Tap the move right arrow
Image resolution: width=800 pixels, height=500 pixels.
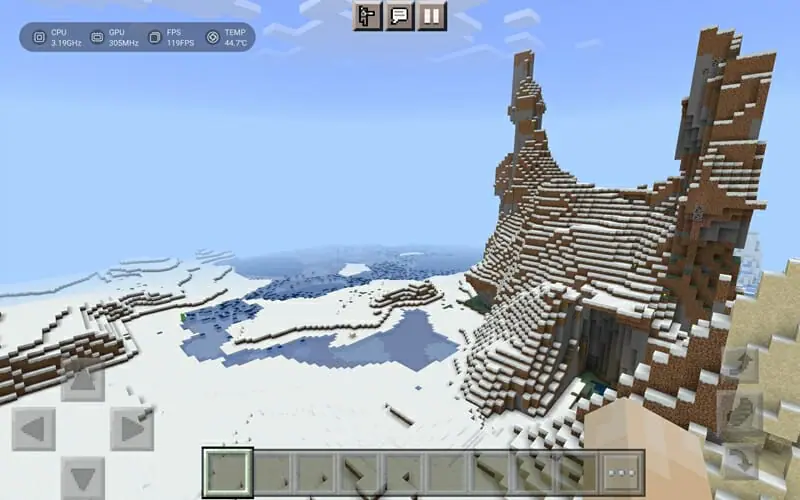tap(132, 430)
